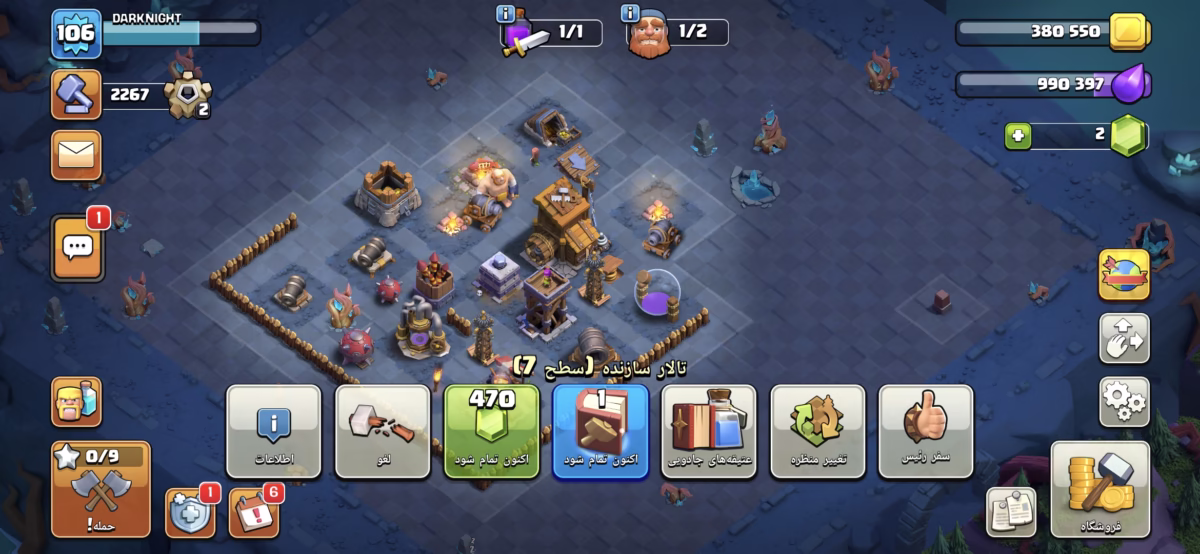Open the building info (اطلاعات) button

tap(273, 431)
